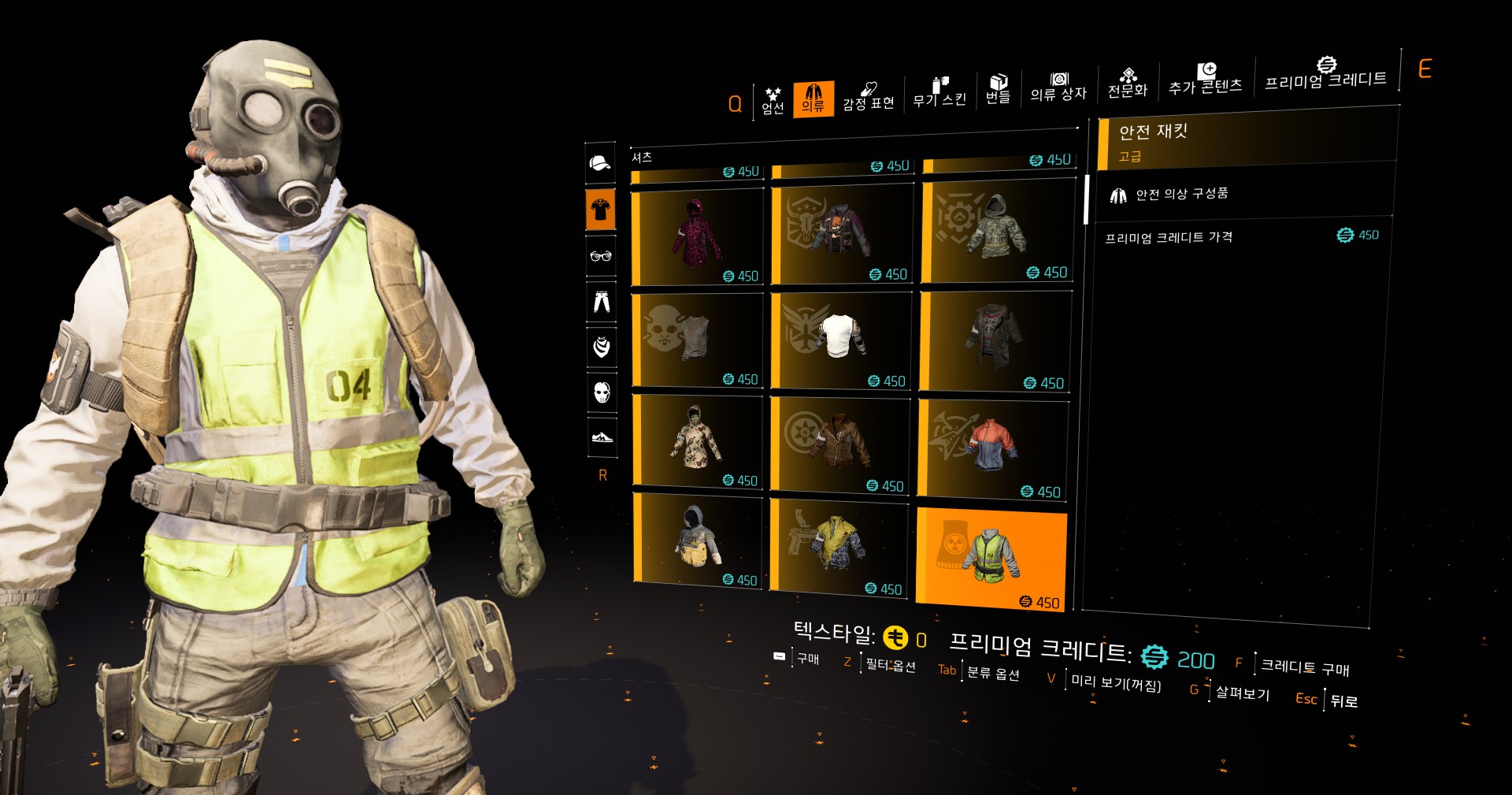Open the scarf category icon

(602, 346)
